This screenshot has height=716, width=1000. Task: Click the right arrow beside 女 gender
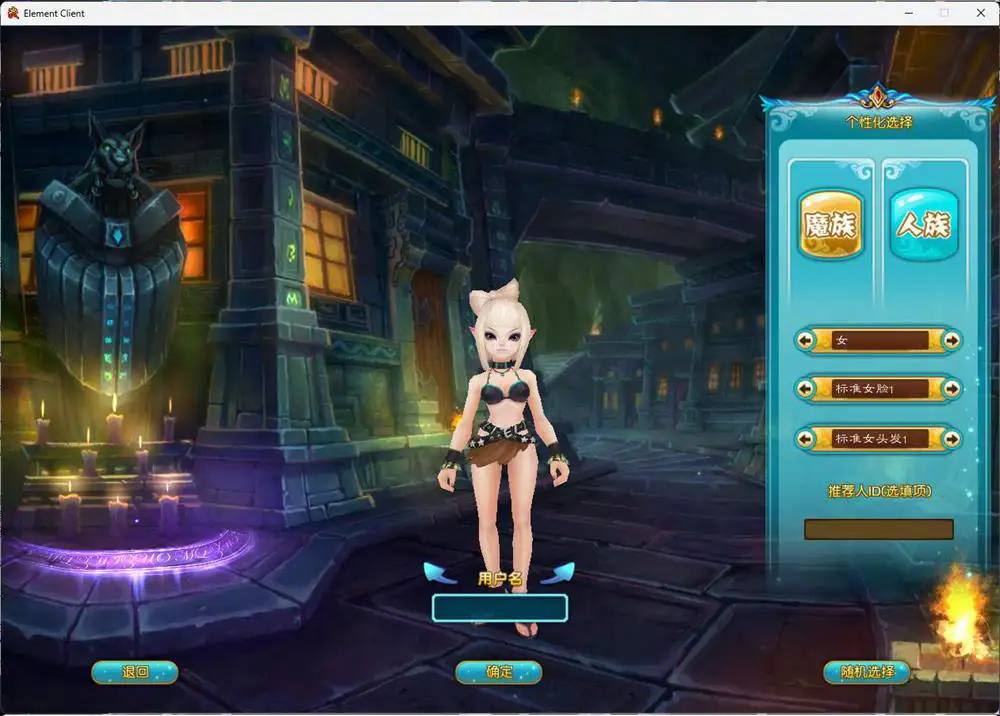coord(952,340)
